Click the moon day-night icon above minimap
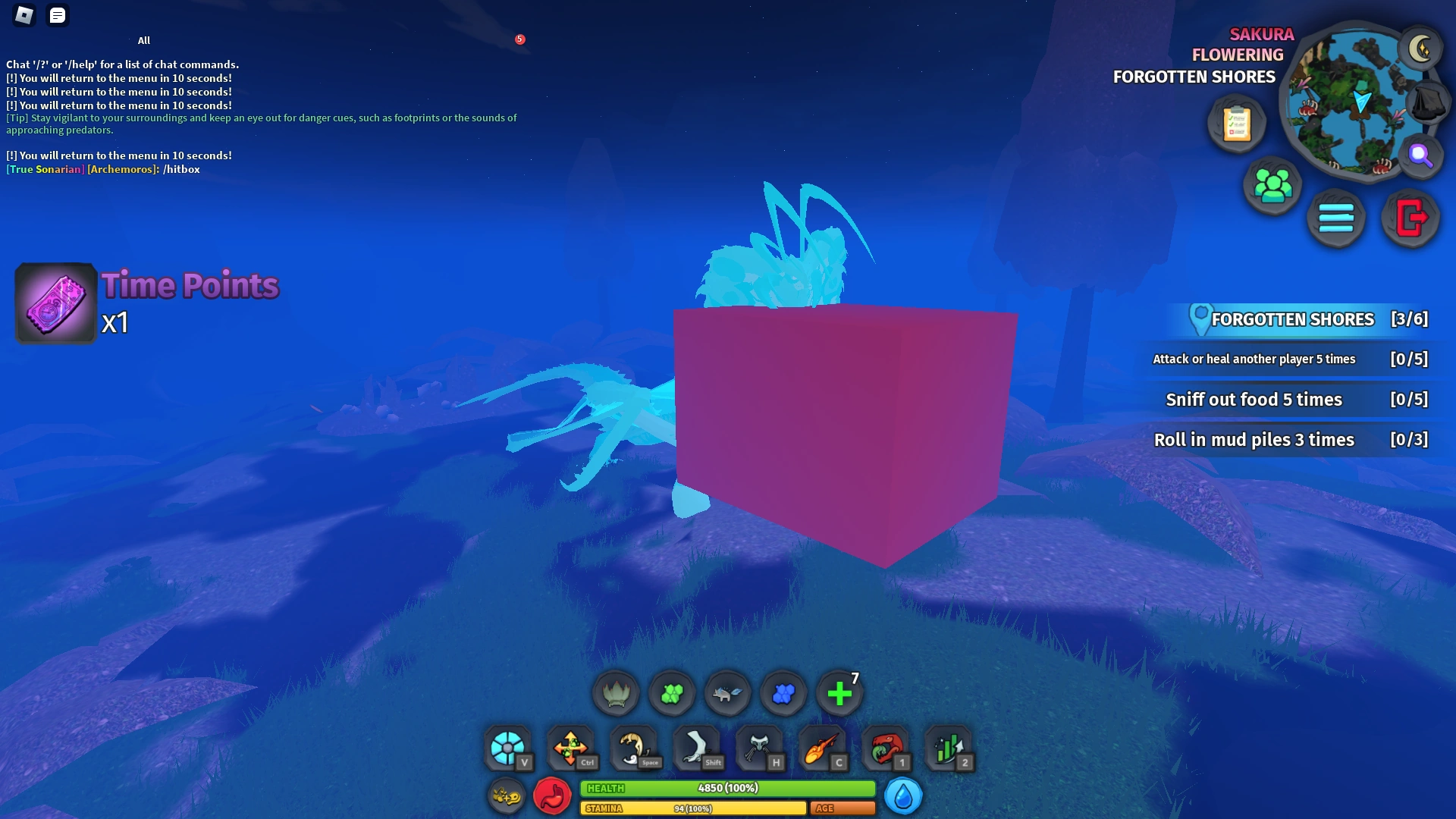Screen dimensions: 1456x819 (x=1422, y=49)
